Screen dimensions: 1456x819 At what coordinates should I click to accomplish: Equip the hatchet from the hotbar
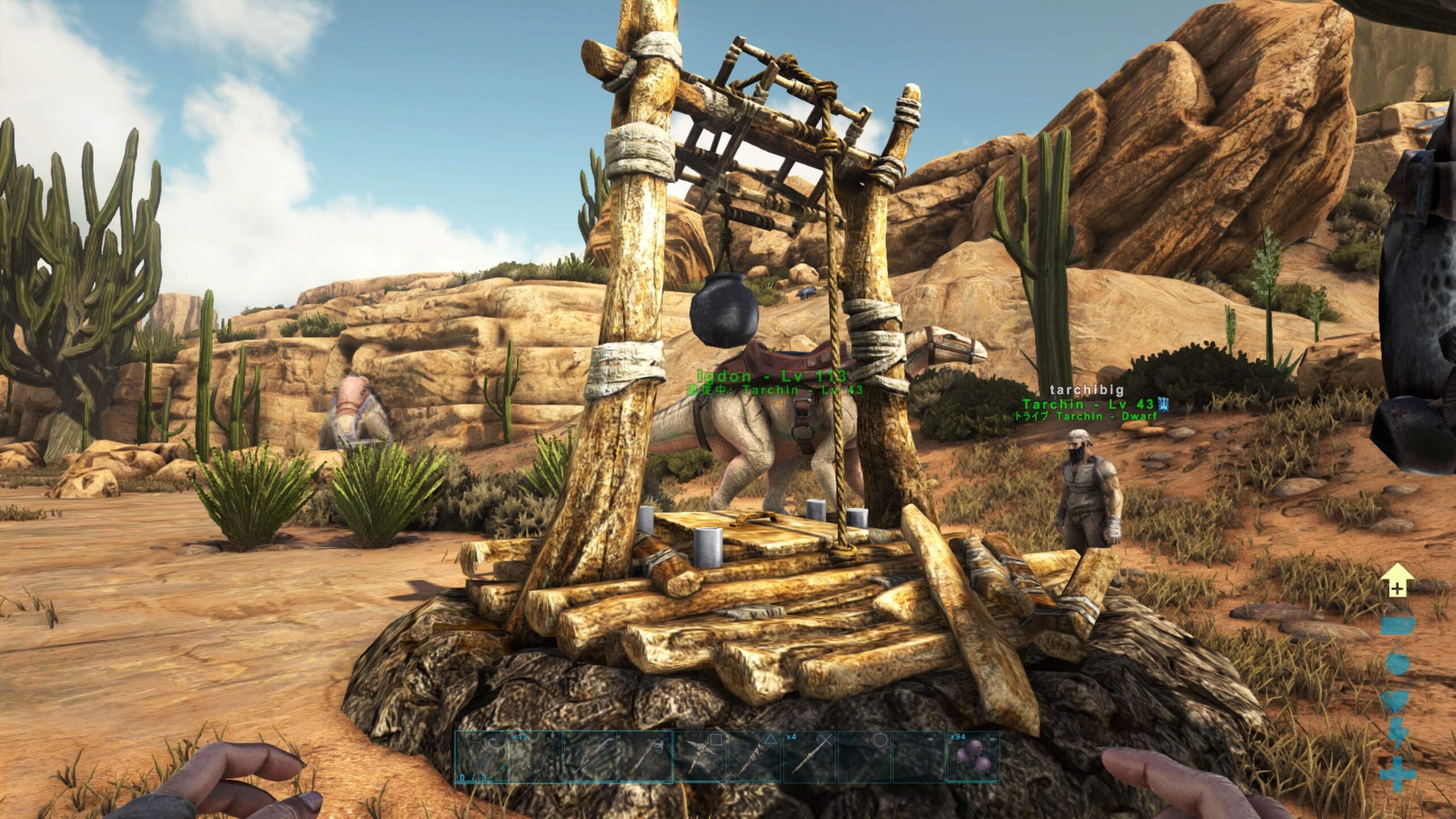click(646, 757)
